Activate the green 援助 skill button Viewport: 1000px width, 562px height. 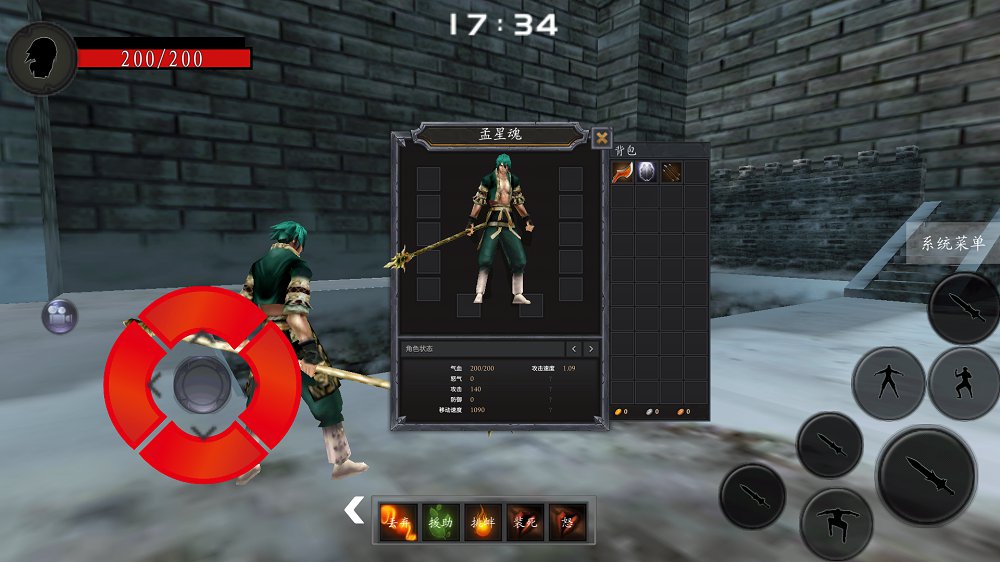[441, 522]
